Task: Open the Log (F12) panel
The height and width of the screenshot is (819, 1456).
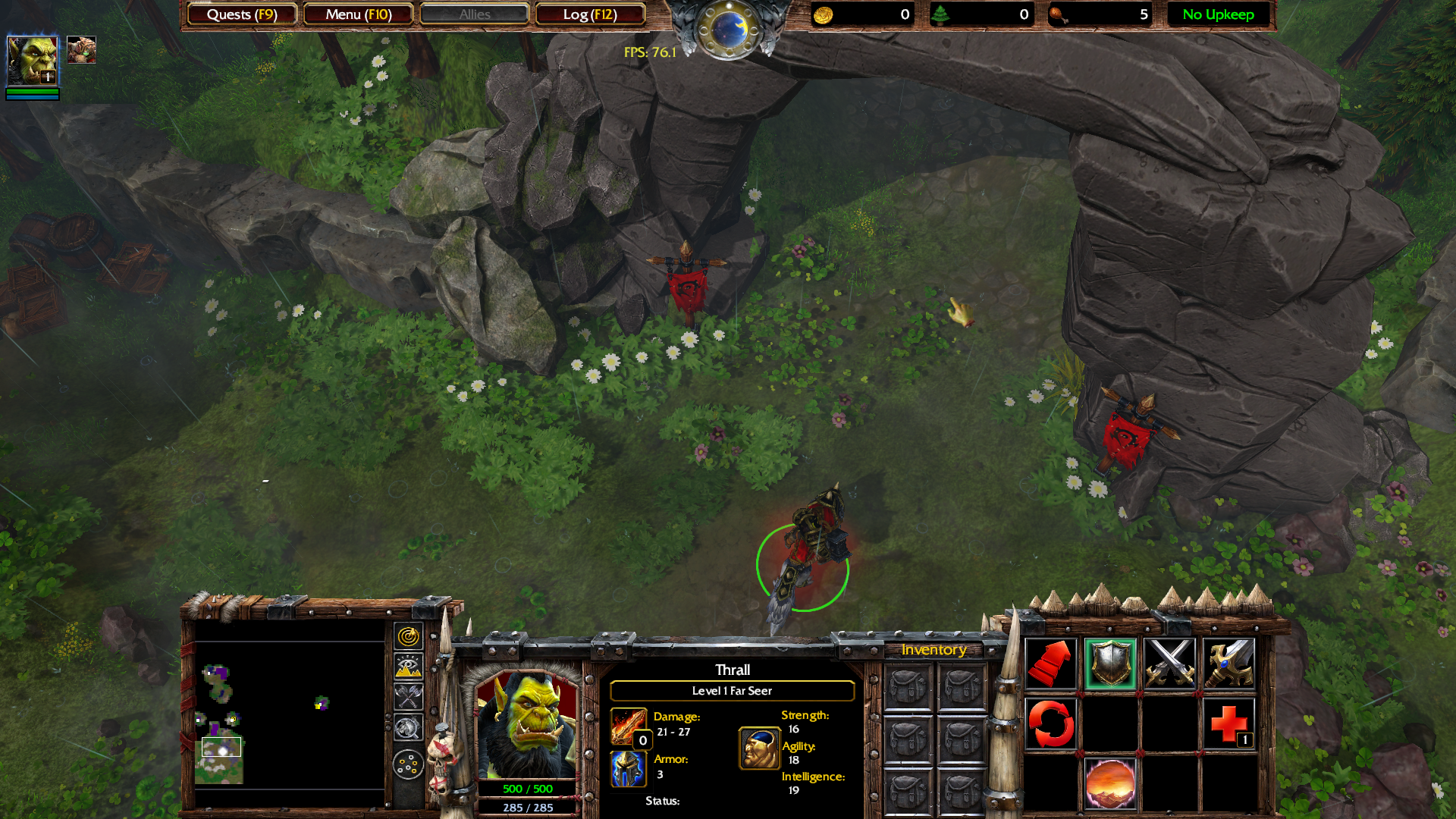Action: point(590,14)
